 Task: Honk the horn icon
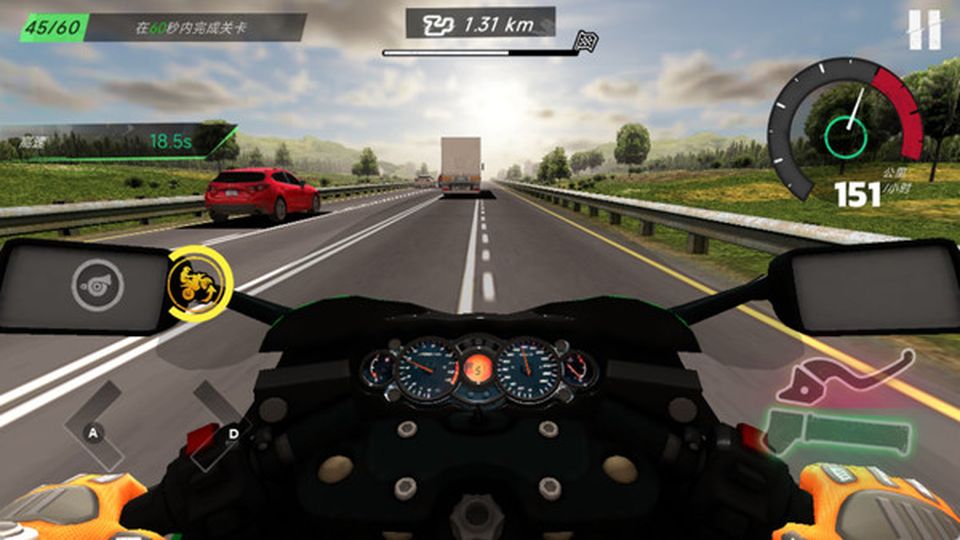(97, 286)
